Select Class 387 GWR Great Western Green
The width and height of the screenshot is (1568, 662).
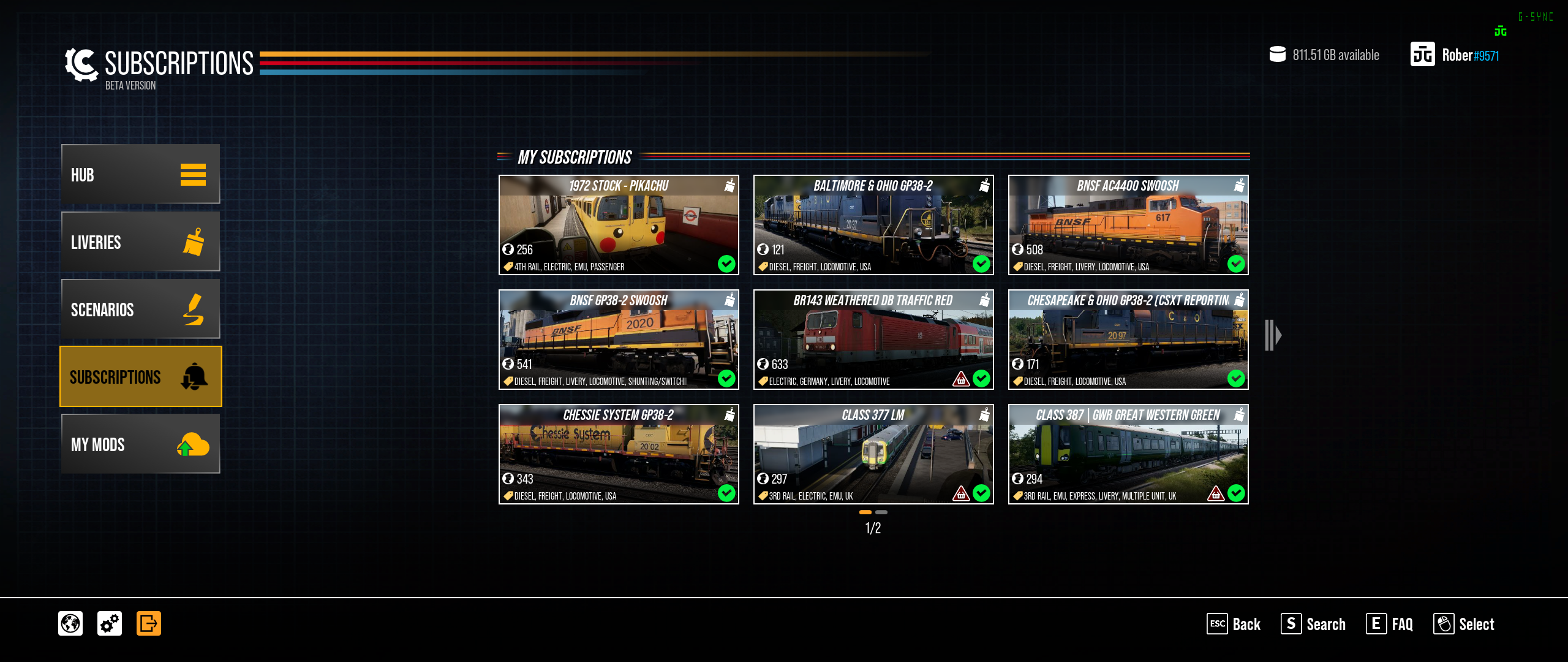point(1128,454)
